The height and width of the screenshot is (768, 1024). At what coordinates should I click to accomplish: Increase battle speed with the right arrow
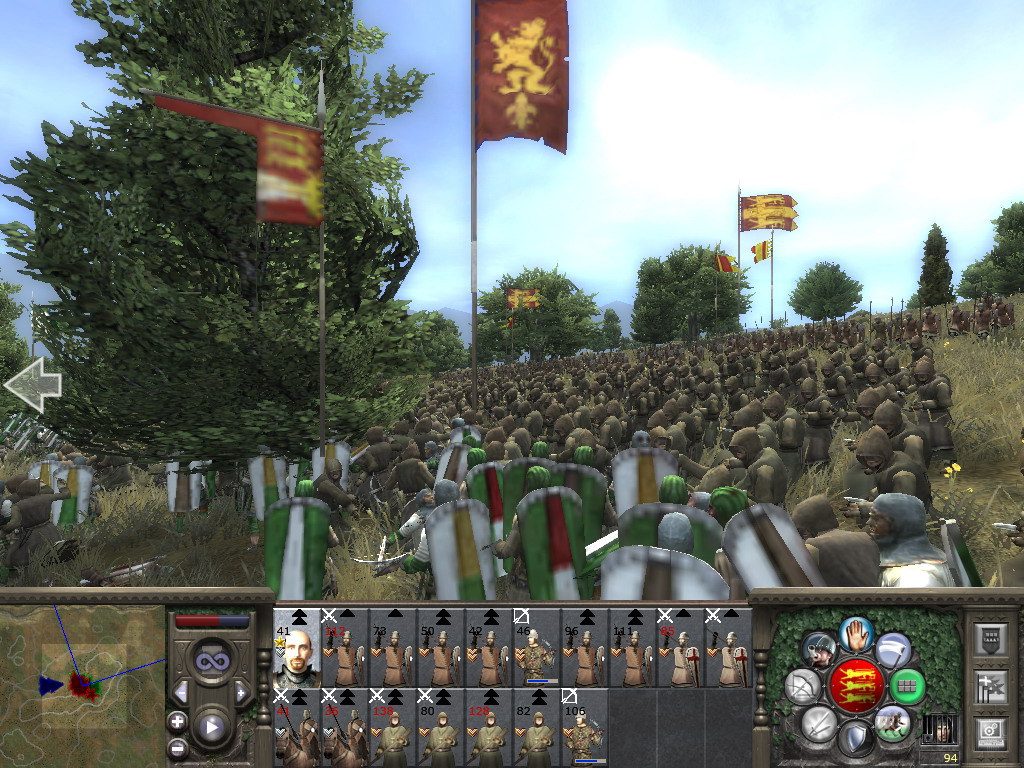(x=241, y=692)
